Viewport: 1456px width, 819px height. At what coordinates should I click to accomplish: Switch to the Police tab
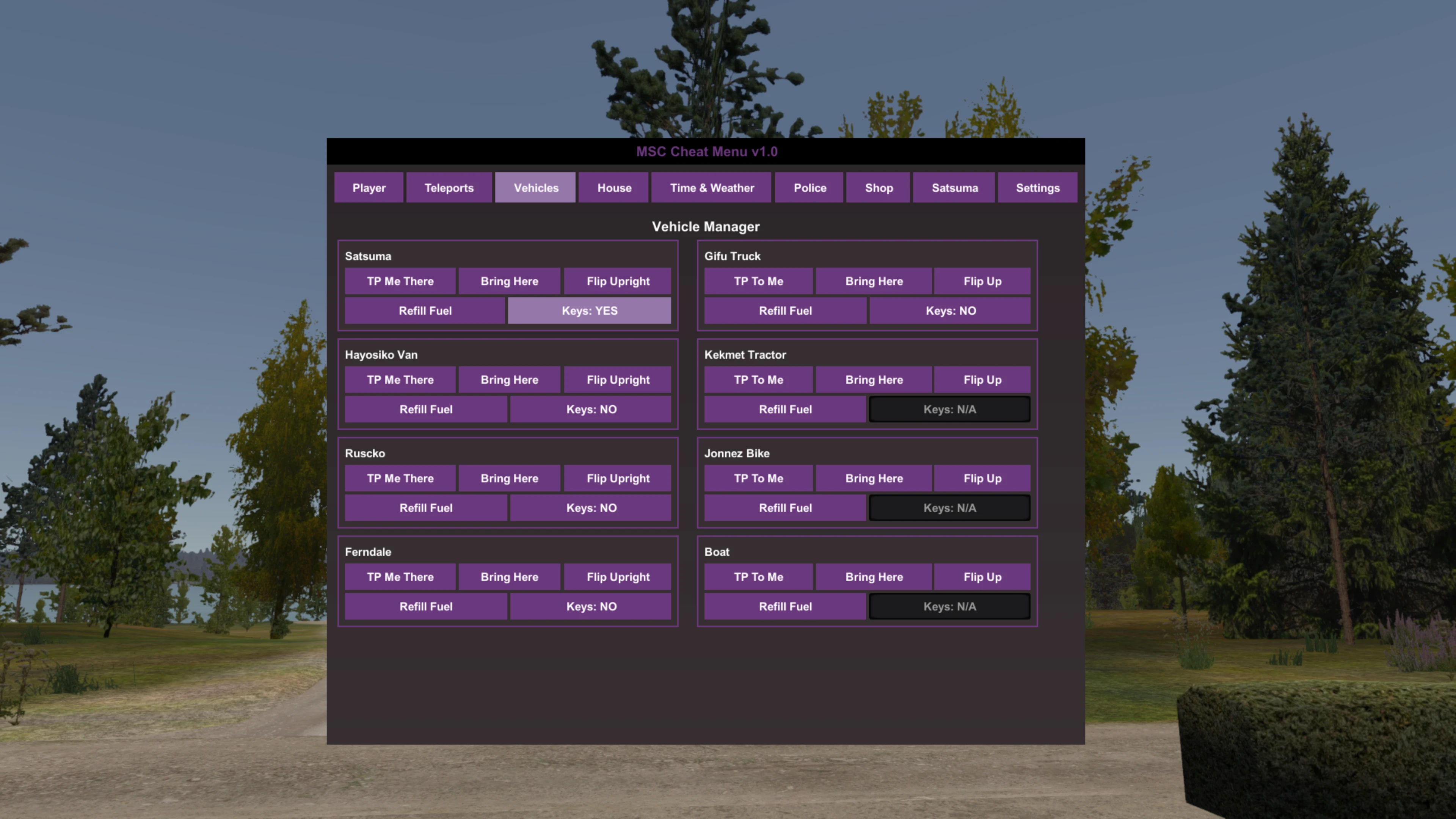[x=809, y=188]
